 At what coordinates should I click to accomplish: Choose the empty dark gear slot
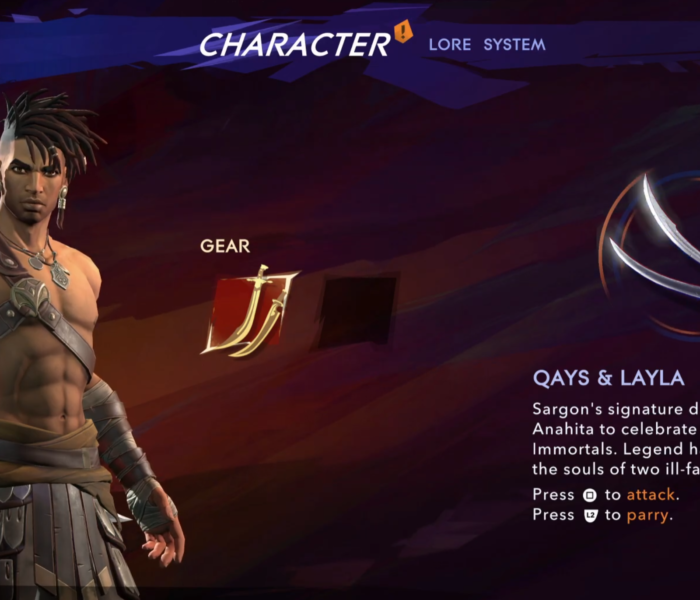click(356, 309)
